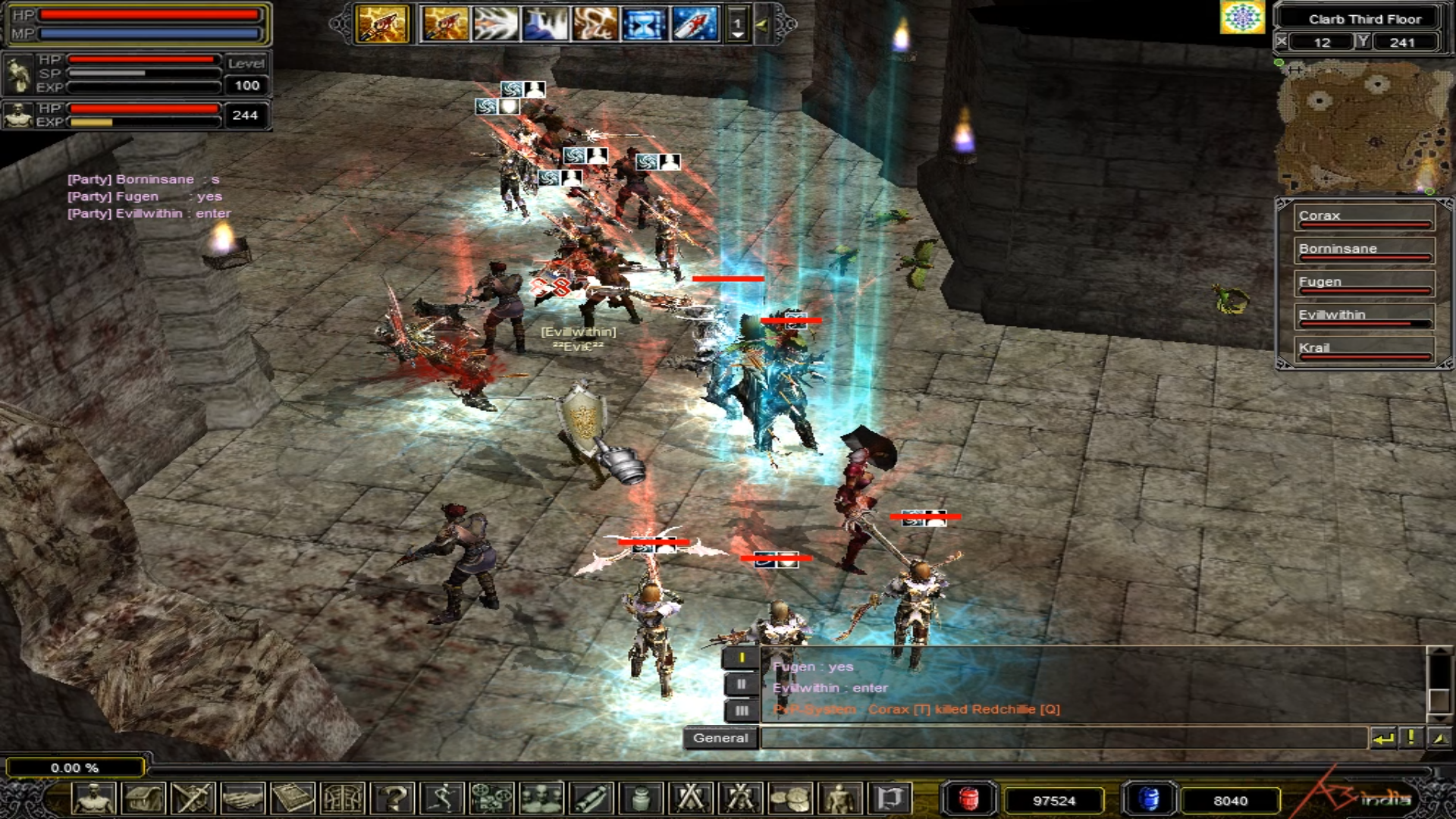Focus the chat message input field
Image resolution: width=1456 pixels, height=819 pixels.
click(1062, 738)
